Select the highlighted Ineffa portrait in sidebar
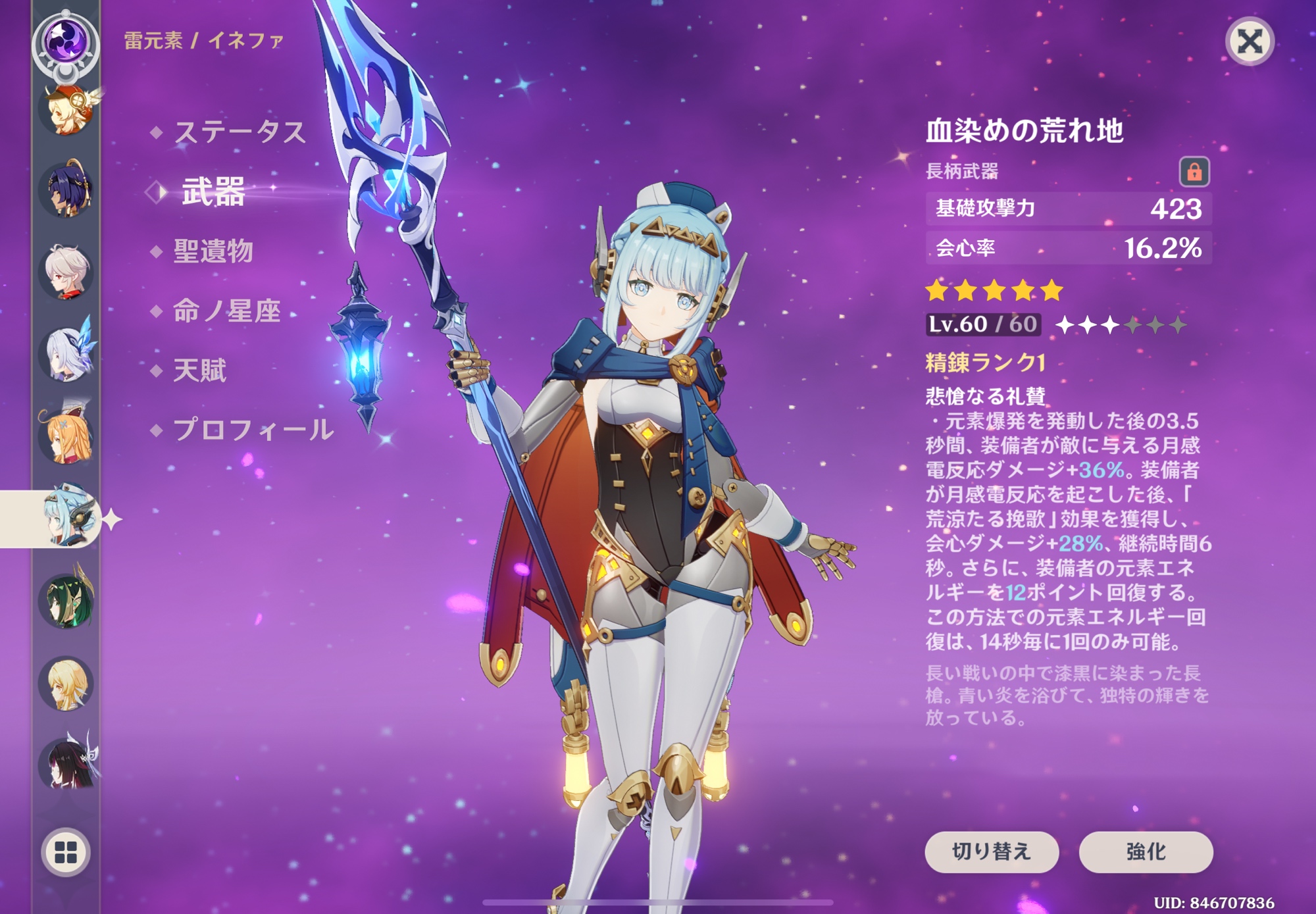This screenshot has width=1316, height=914. 66,519
